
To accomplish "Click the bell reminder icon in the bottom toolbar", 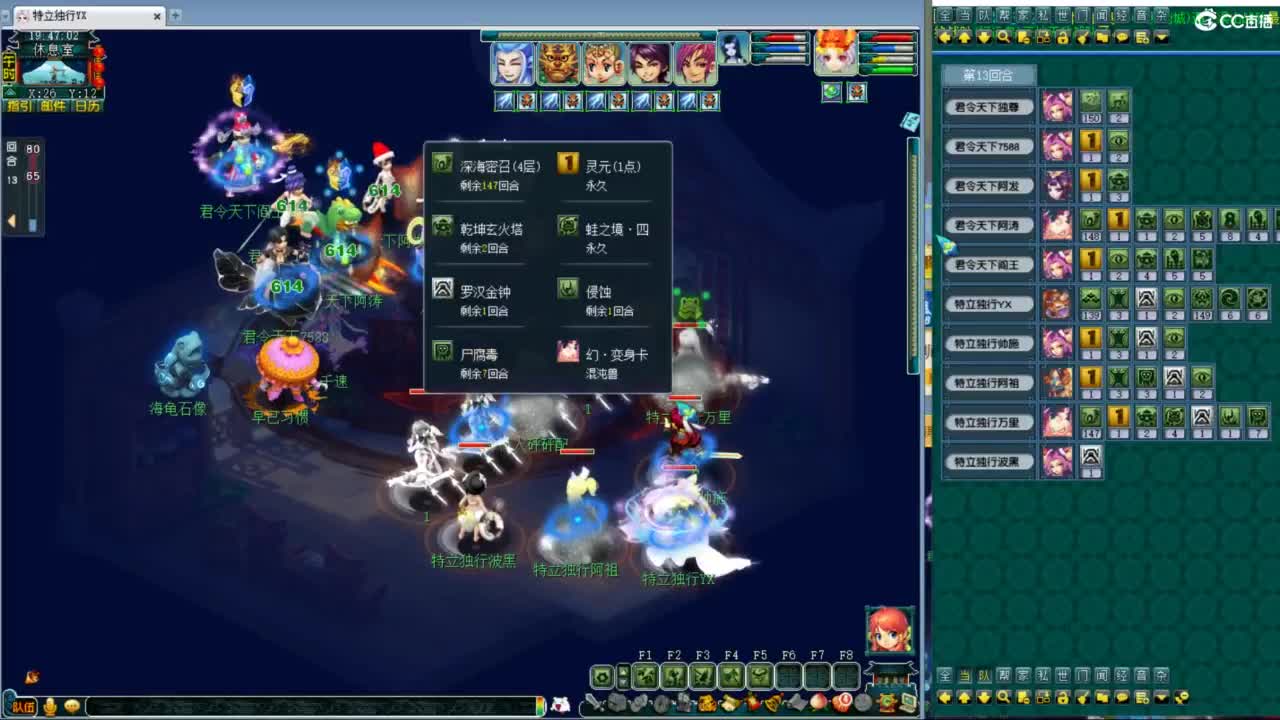I will (771, 702).
